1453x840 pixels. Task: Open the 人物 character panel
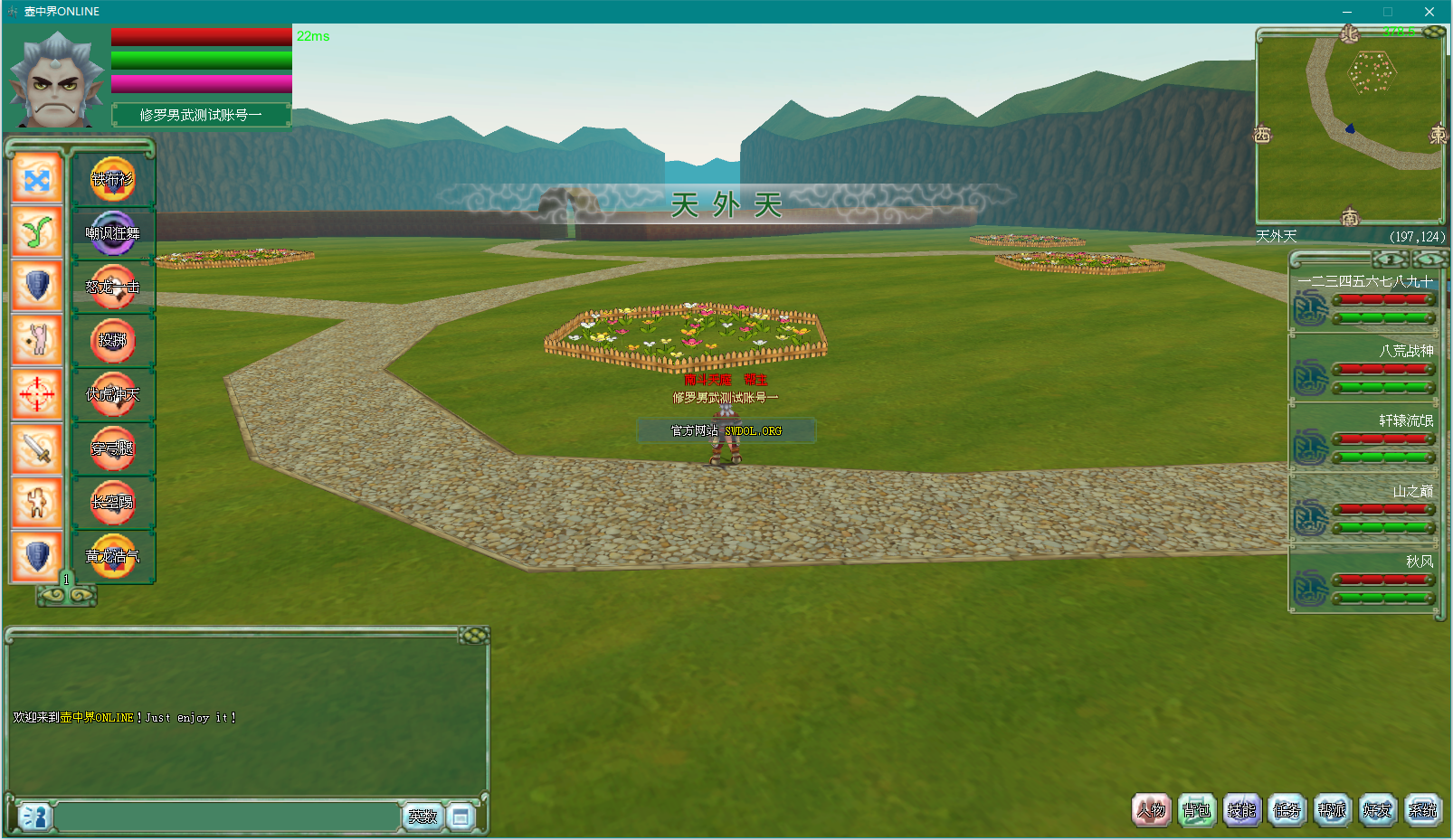click(x=1151, y=810)
